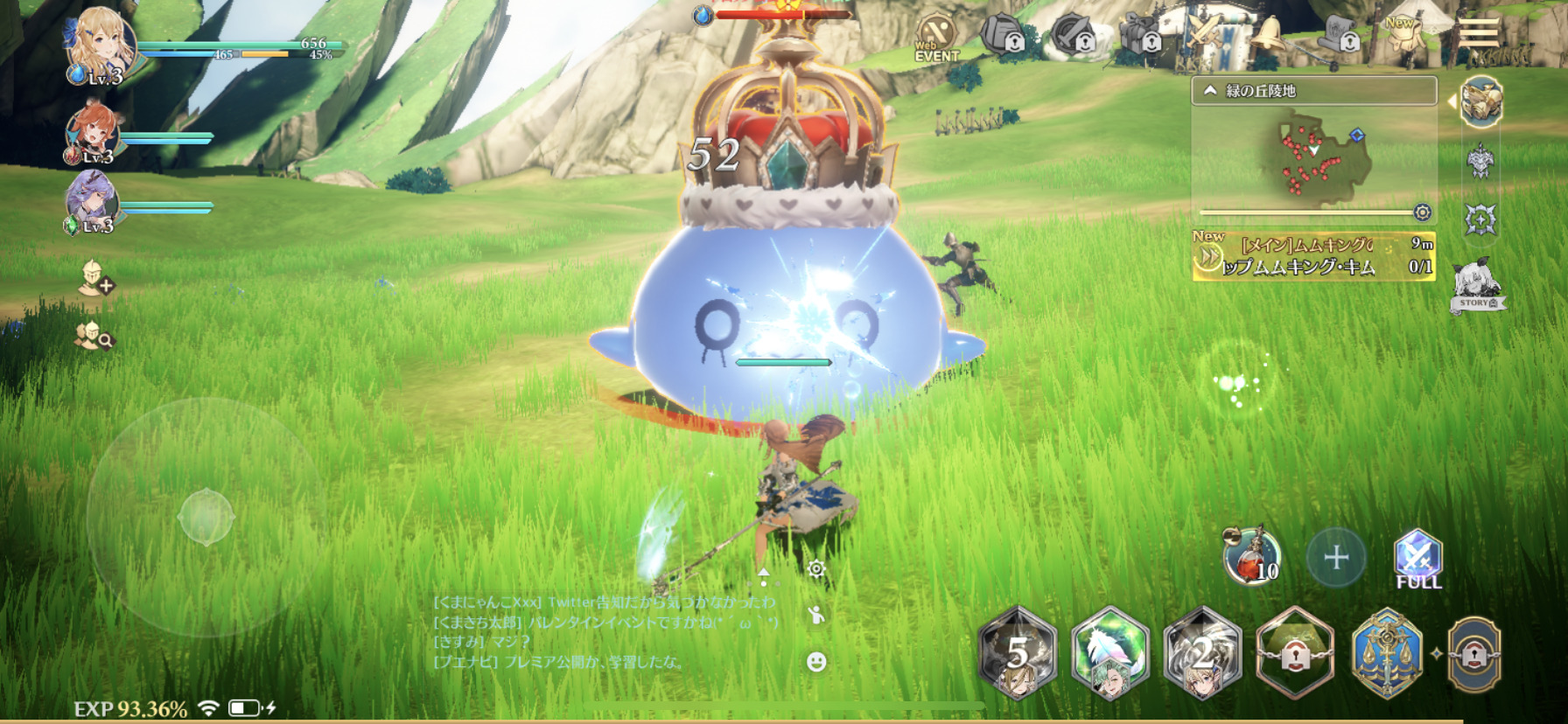Screen dimensions: 1568x724
Task: Activate the FULL crossed swords burst
Action: click(x=1417, y=557)
